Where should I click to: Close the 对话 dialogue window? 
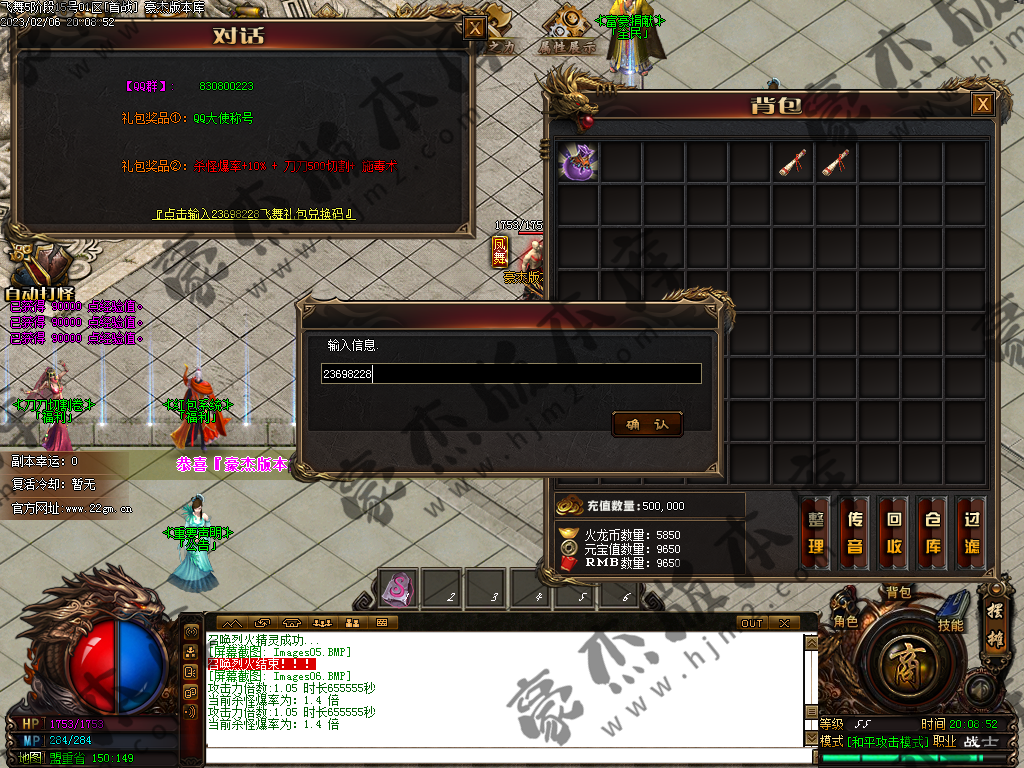click(x=476, y=28)
